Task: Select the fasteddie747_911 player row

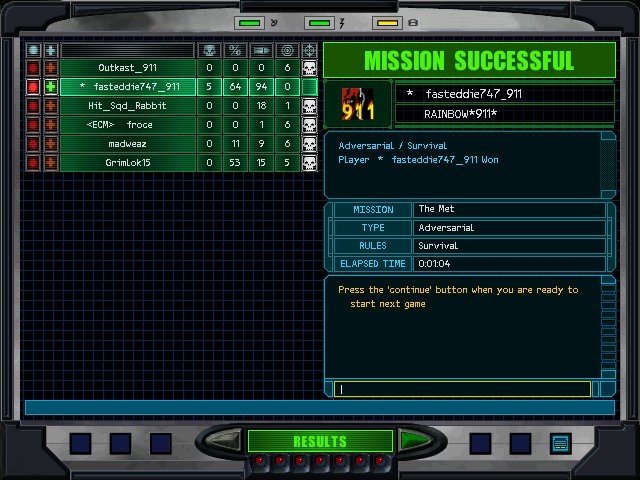Action: click(127, 87)
